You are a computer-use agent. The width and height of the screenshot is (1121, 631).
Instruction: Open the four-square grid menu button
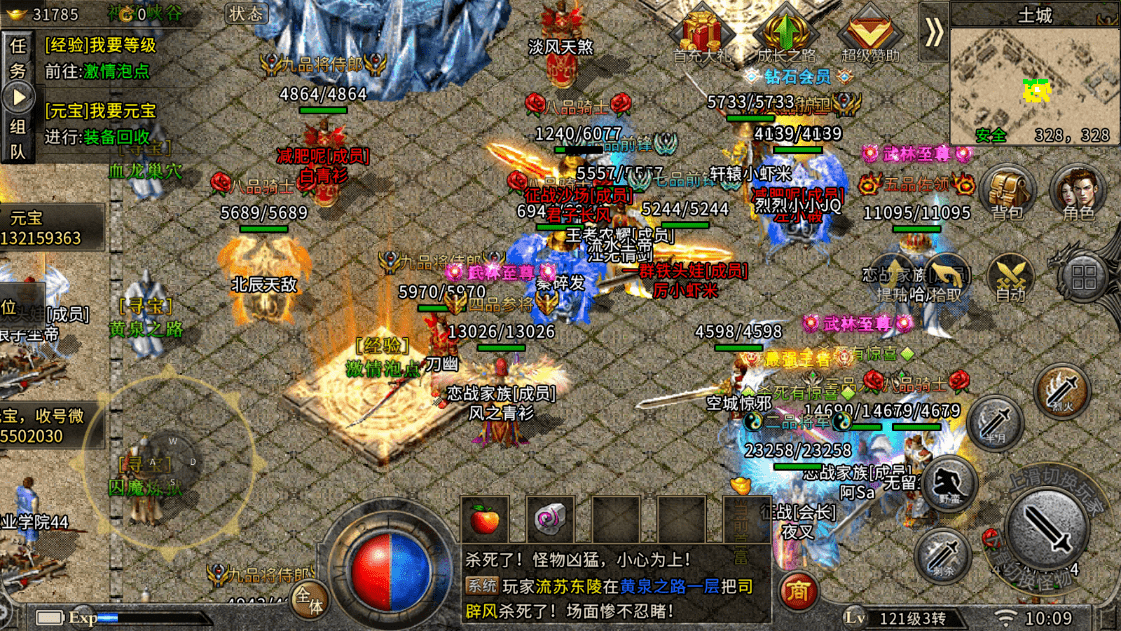tap(1083, 277)
